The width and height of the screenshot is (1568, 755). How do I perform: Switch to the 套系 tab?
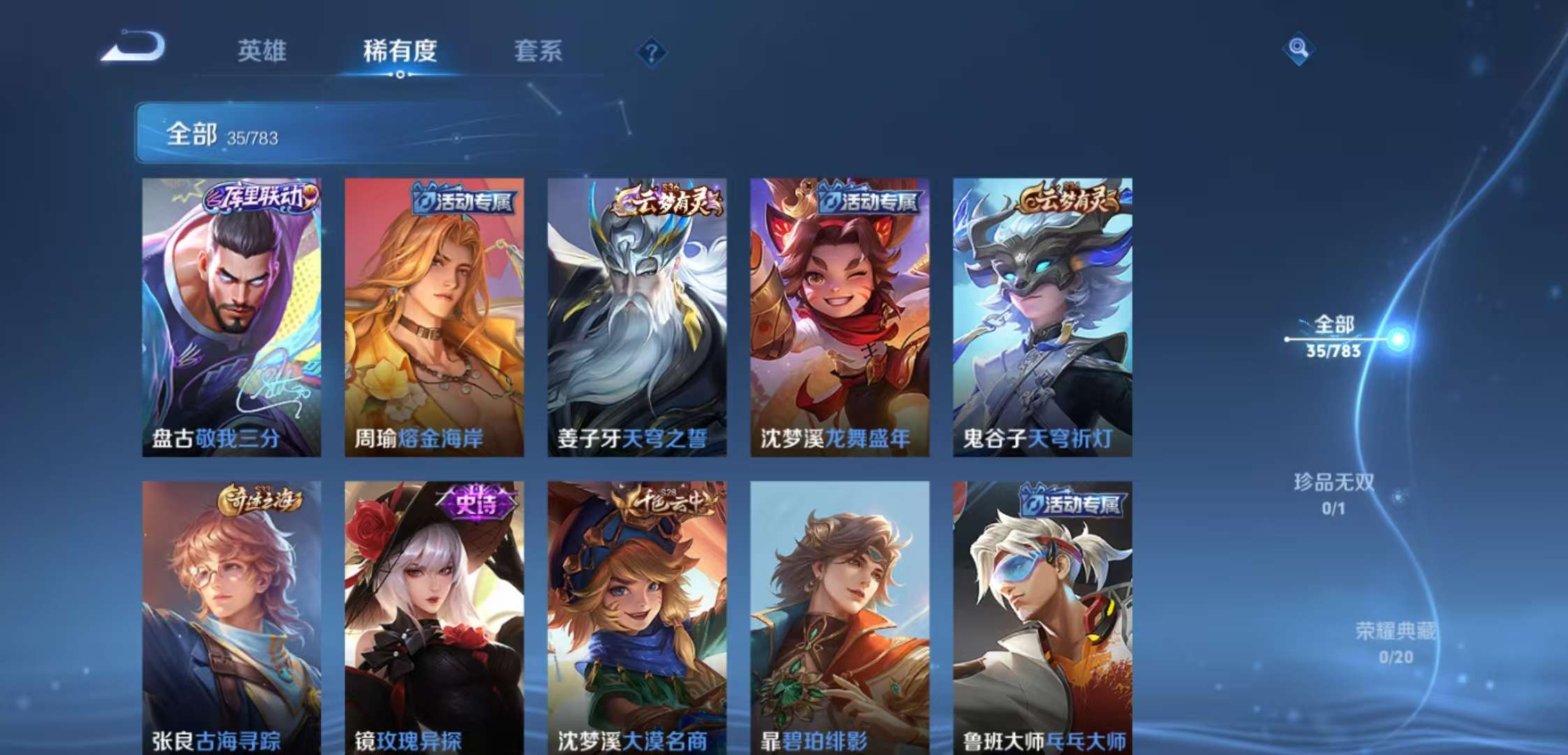pyautogui.click(x=539, y=51)
